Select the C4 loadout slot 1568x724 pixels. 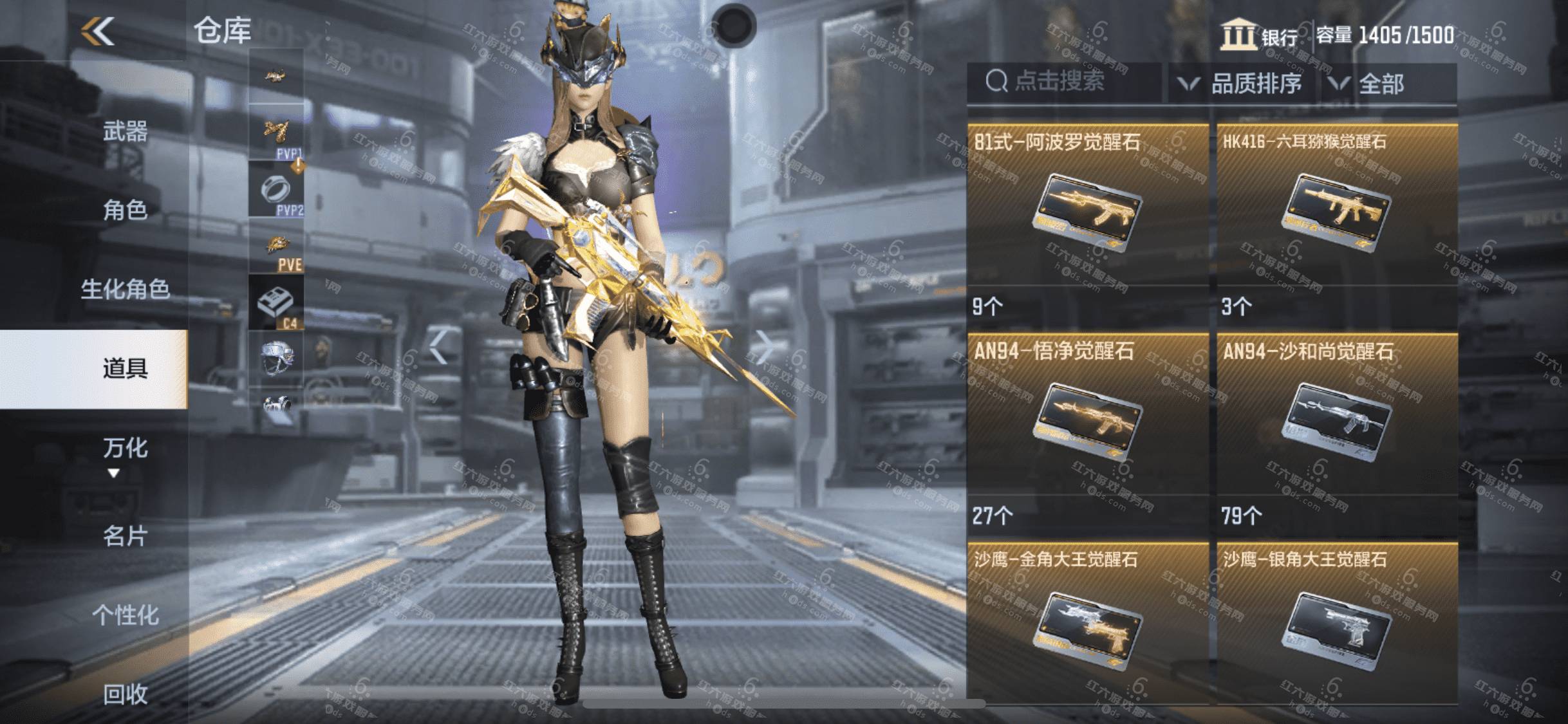[x=276, y=302]
